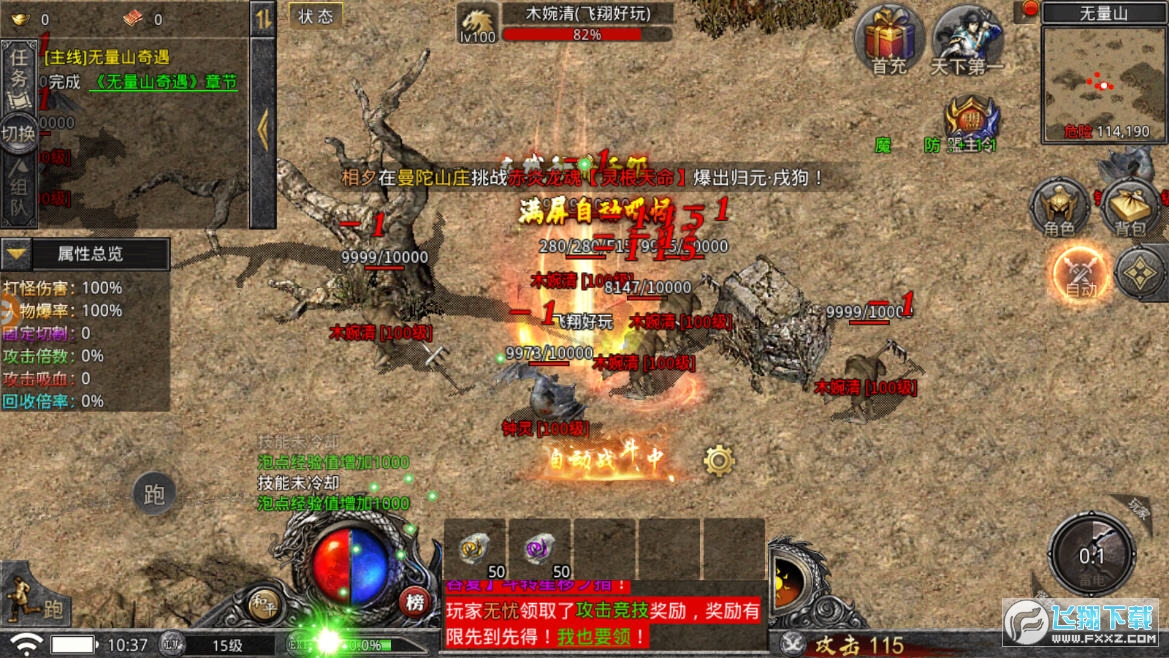Open the 角色 character panel
The height and width of the screenshot is (658, 1169).
point(1059,208)
